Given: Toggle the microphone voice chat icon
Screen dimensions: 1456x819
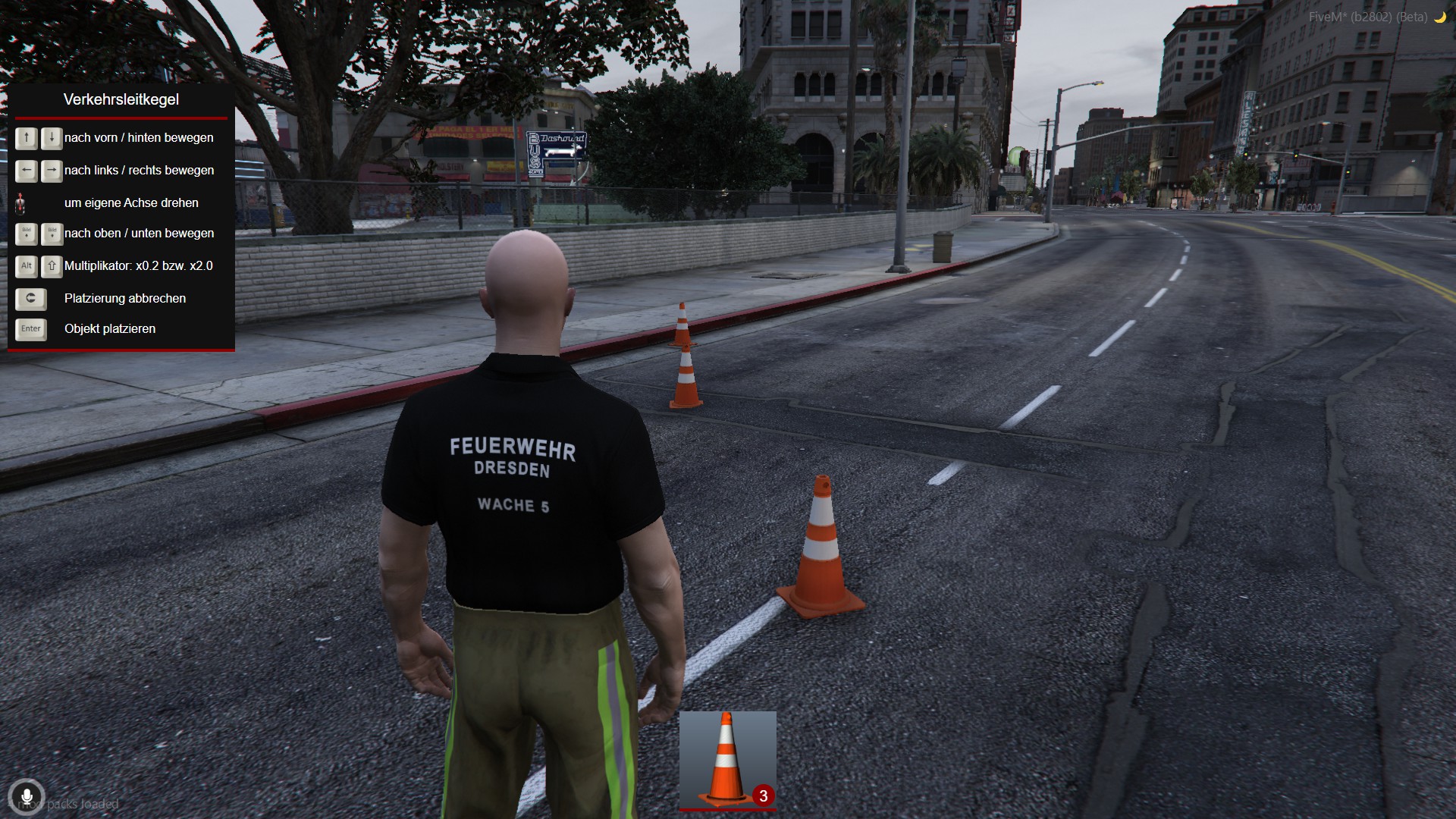Looking at the screenshot, I should (x=27, y=797).
